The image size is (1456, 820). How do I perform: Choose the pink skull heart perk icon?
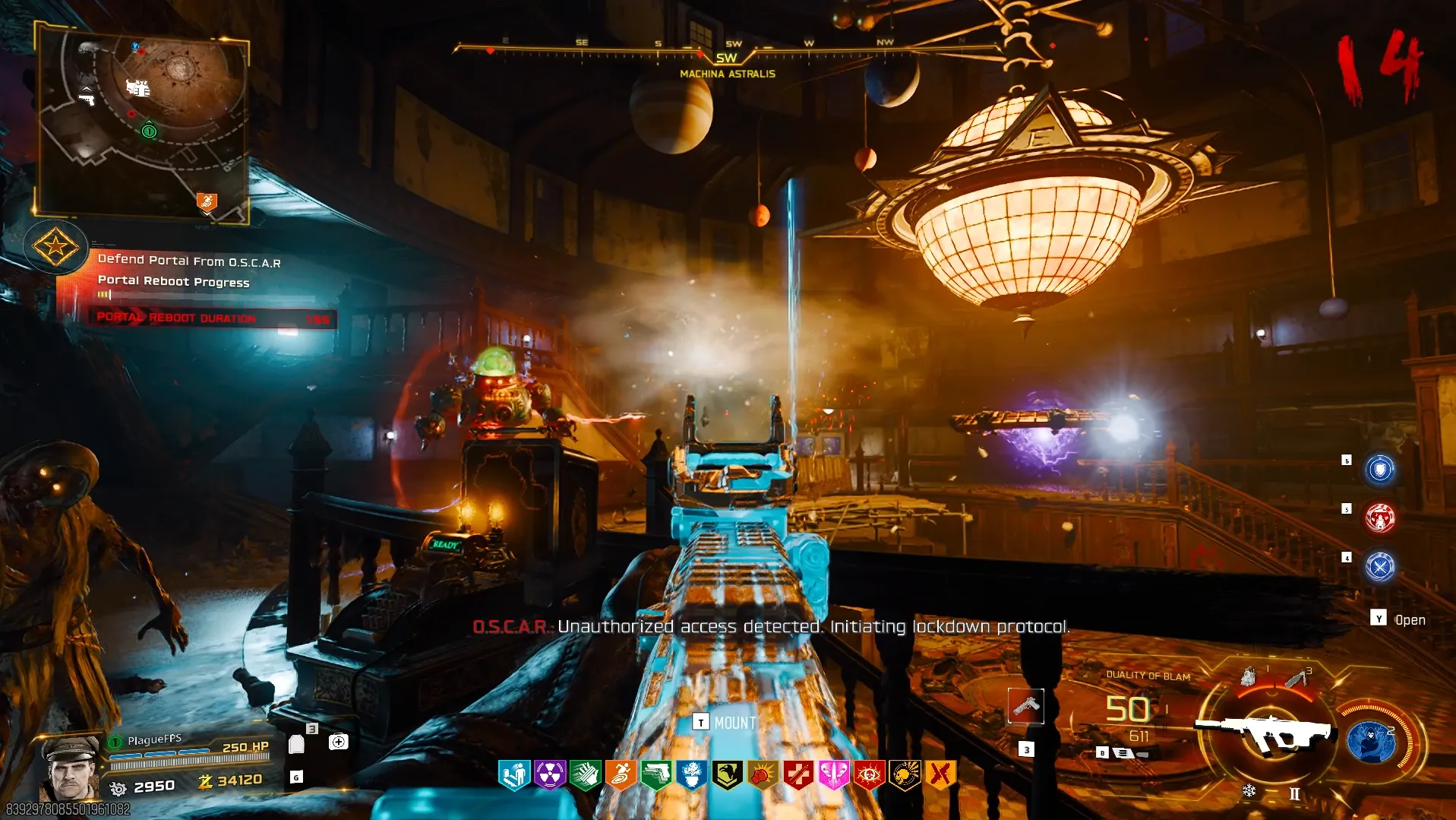coord(833,775)
